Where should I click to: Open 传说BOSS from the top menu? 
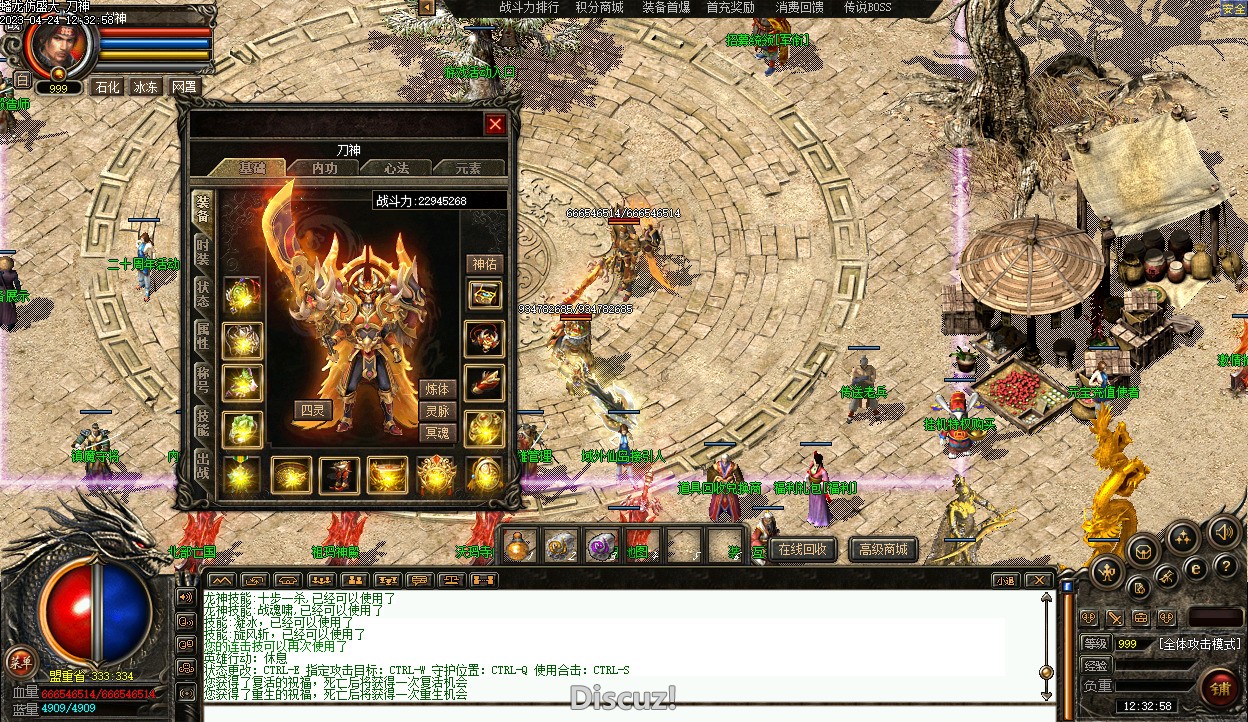pos(867,7)
